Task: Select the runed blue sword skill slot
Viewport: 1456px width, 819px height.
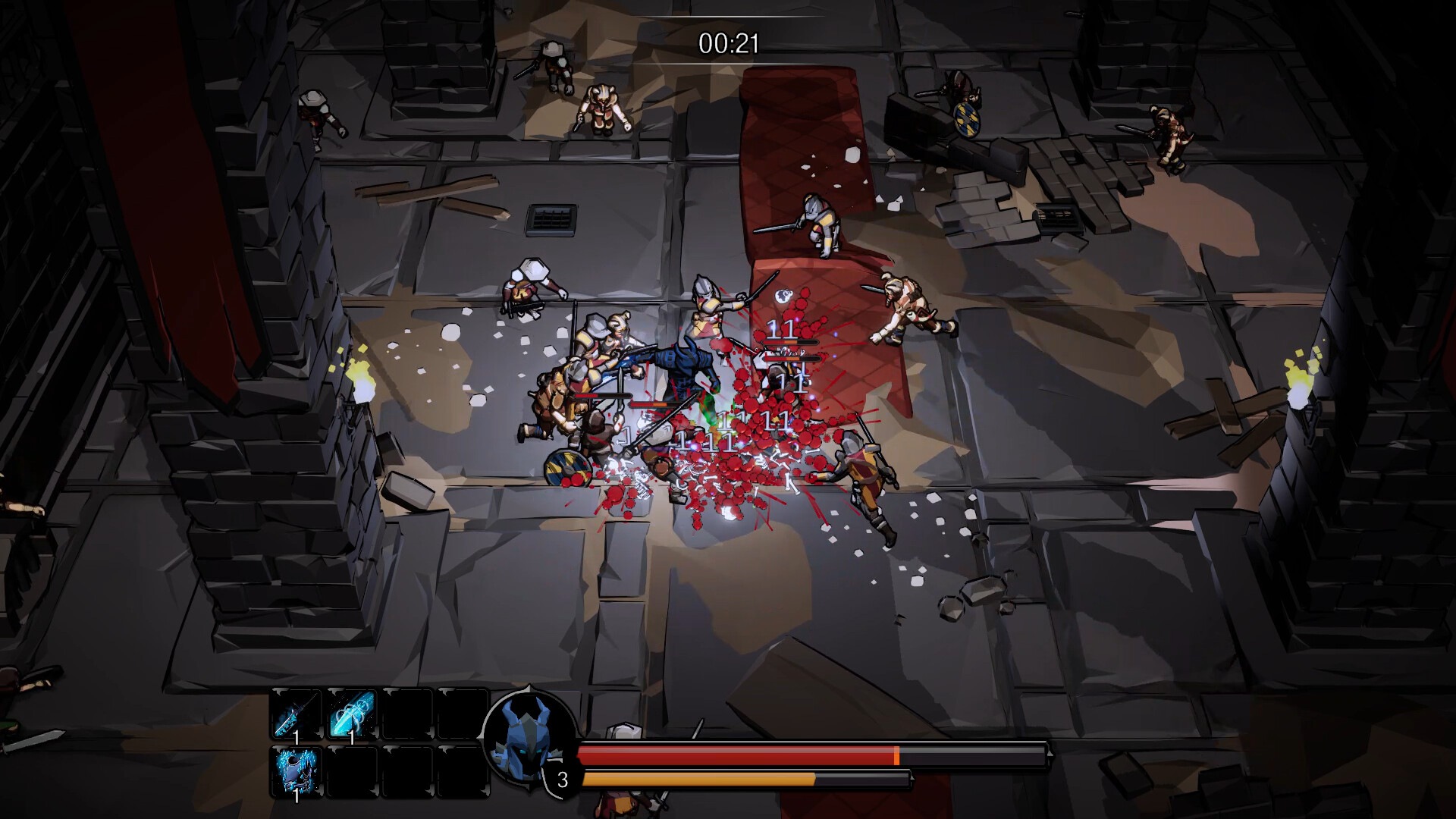Action: click(x=297, y=714)
